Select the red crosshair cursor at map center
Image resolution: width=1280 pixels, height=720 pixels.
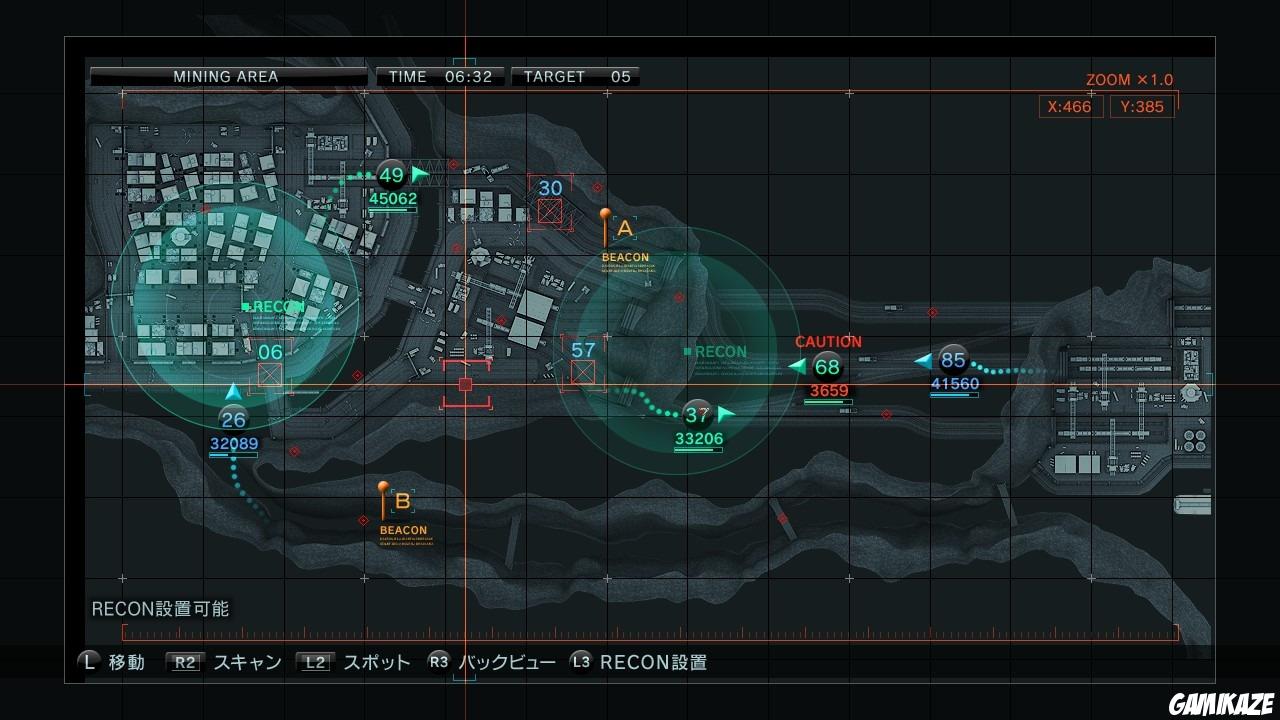click(464, 383)
